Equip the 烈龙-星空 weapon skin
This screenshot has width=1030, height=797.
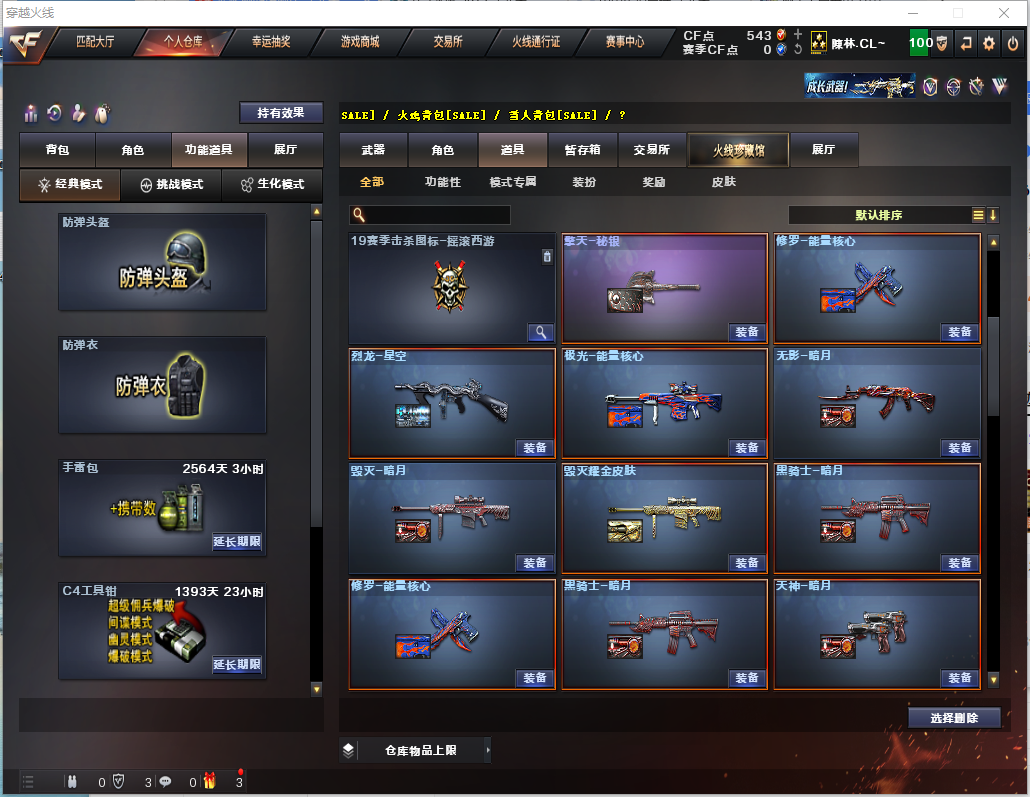point(535,448)
